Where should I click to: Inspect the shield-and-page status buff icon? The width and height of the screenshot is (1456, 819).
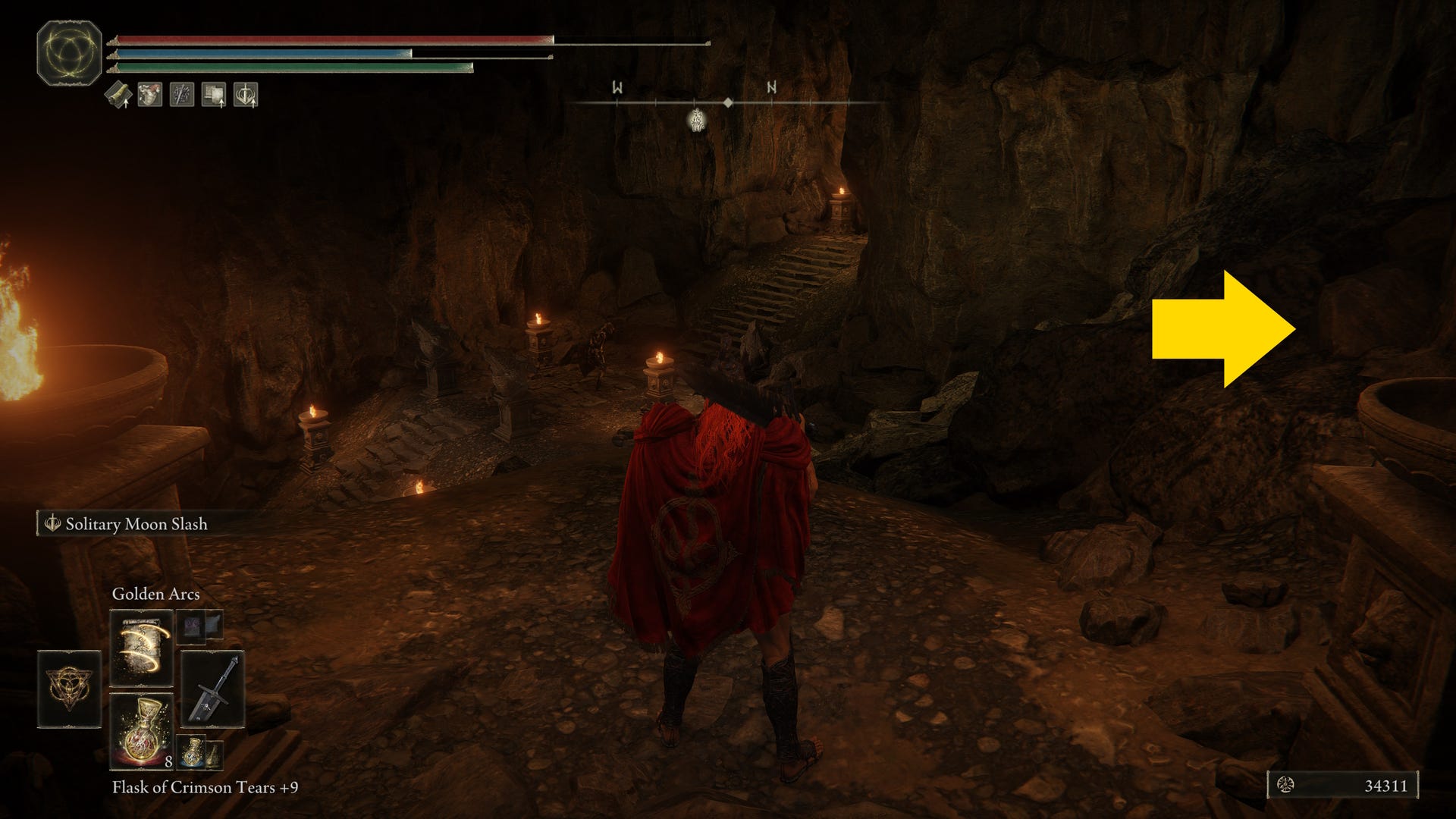(x=214, y=96)
